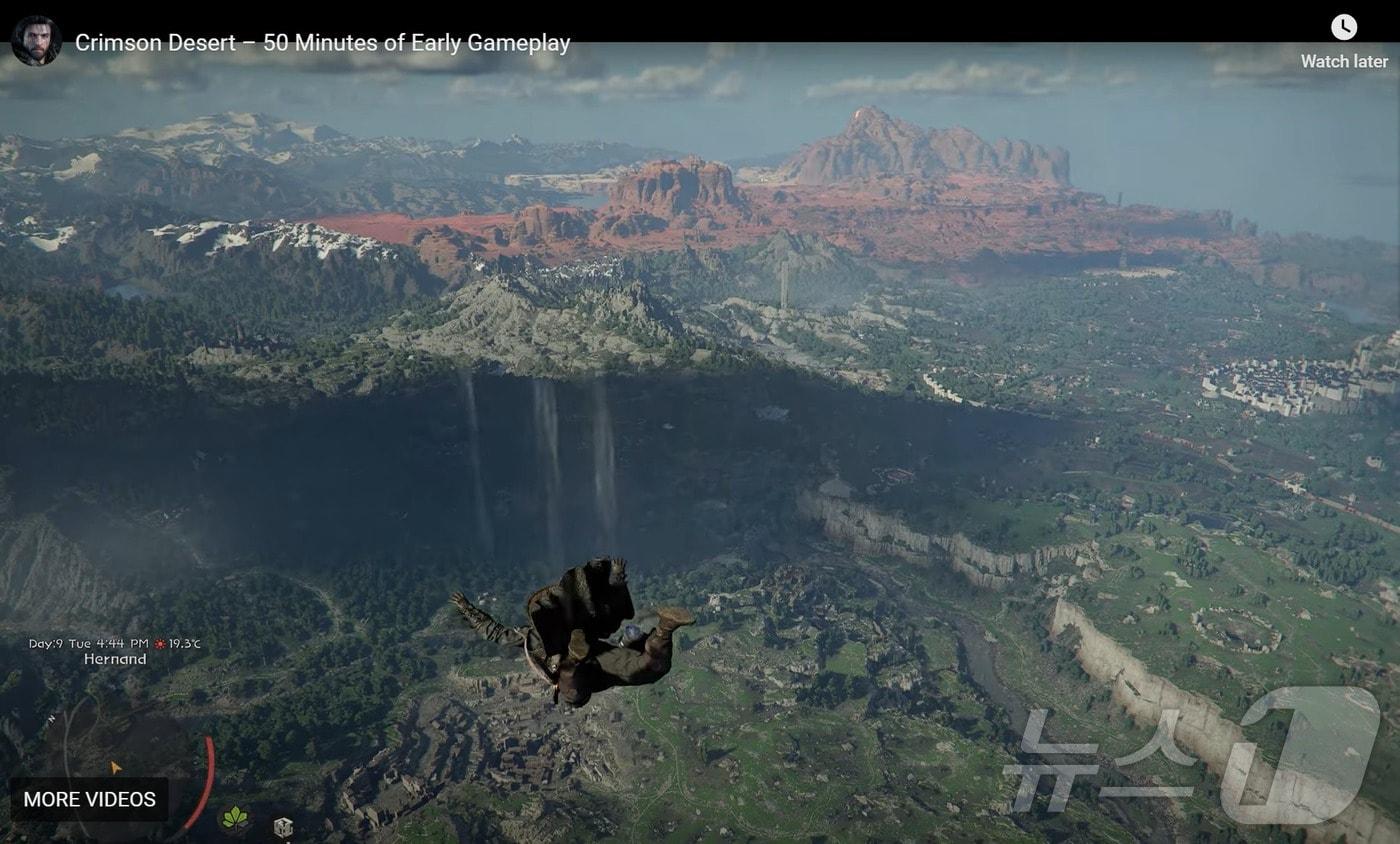This screenshot has width=1400, height=844.
Task: Open the MORE VIDEOS overlay
Action: tap(90, 799)
